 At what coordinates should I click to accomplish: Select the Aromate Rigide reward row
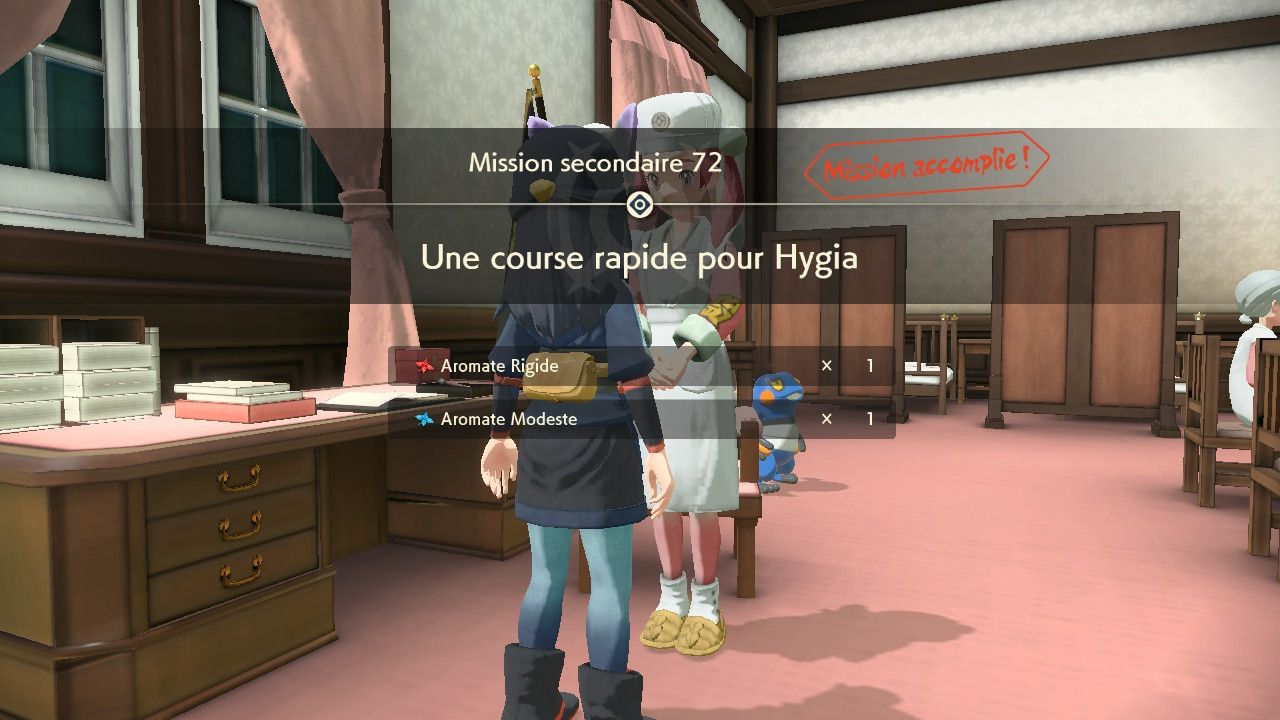click(x=640, y=366)
